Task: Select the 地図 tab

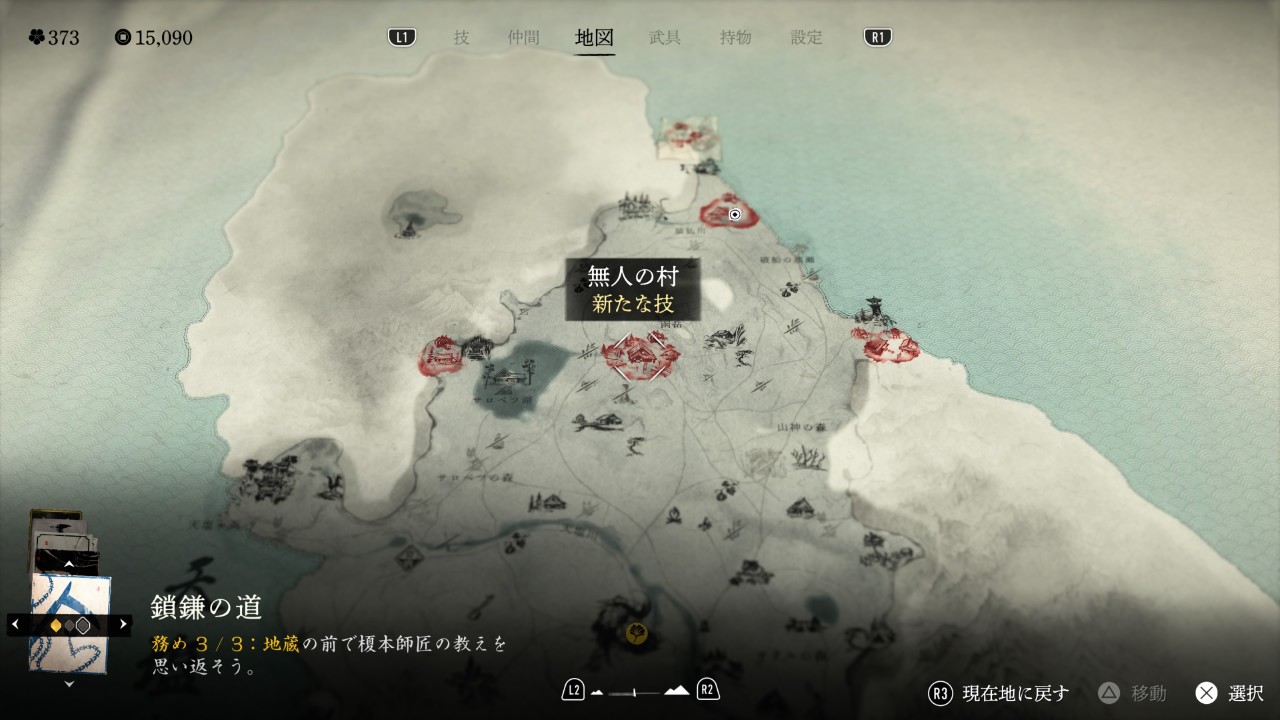Action: 594,38
